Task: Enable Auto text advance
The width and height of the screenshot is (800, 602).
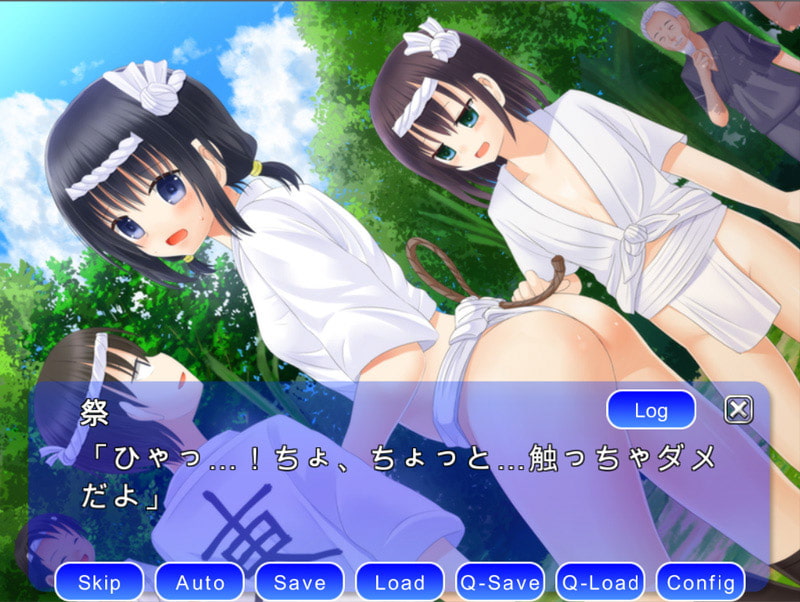Action: [200, 582]
